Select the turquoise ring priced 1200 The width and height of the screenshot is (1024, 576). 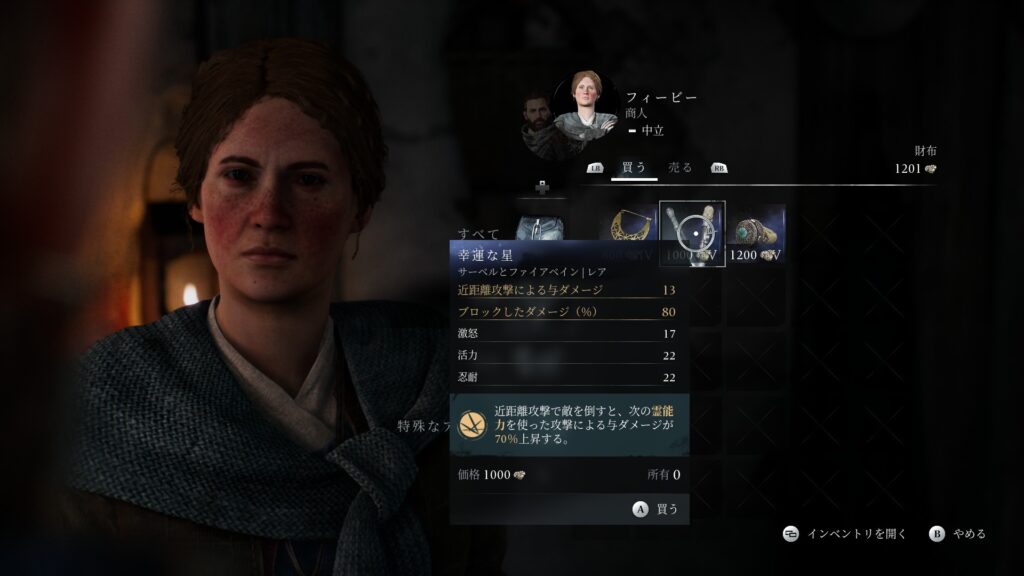pyautogui.click(x=757, y=233)
